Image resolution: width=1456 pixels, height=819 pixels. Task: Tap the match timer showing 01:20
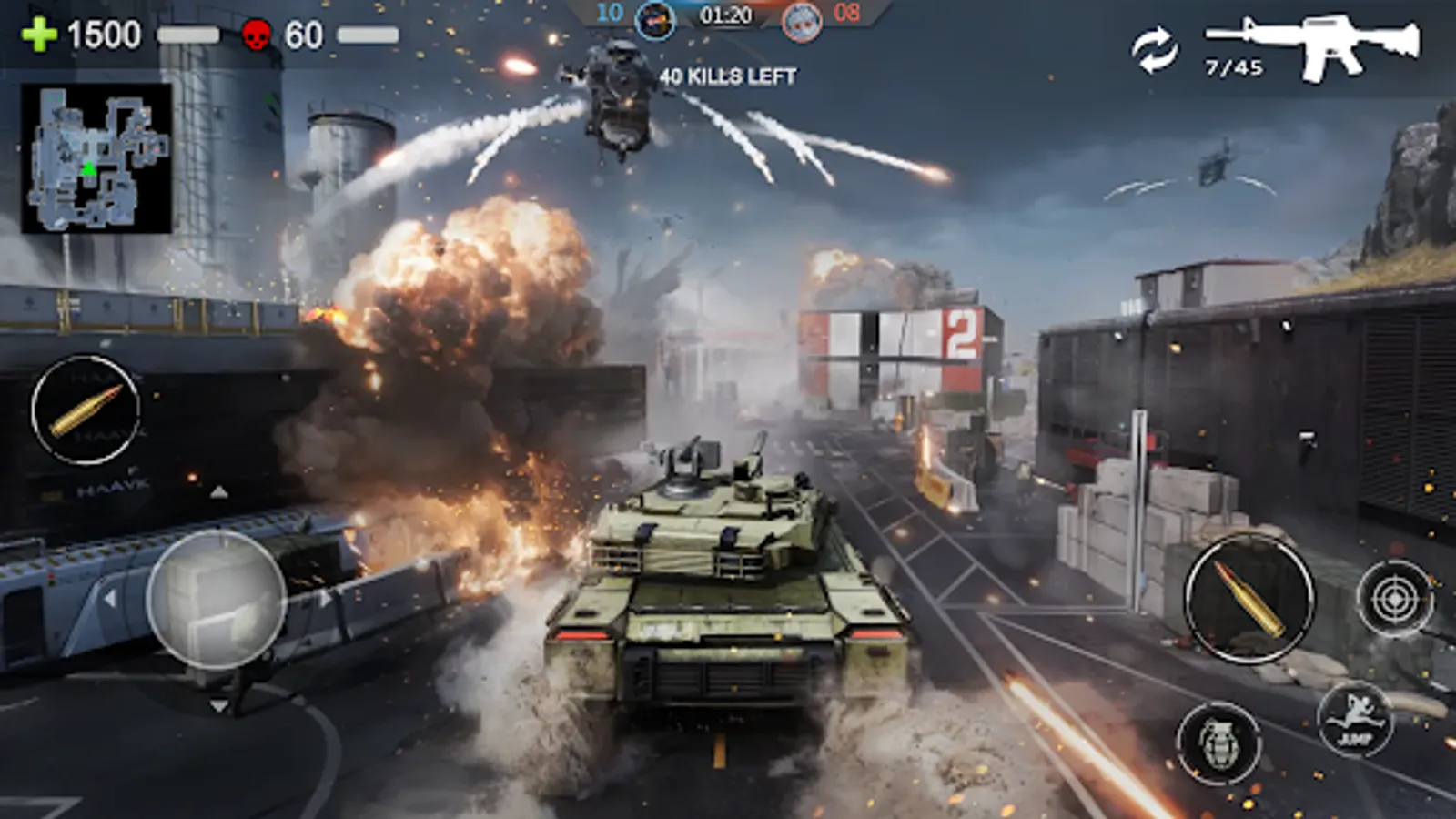(x=726, y=14)
